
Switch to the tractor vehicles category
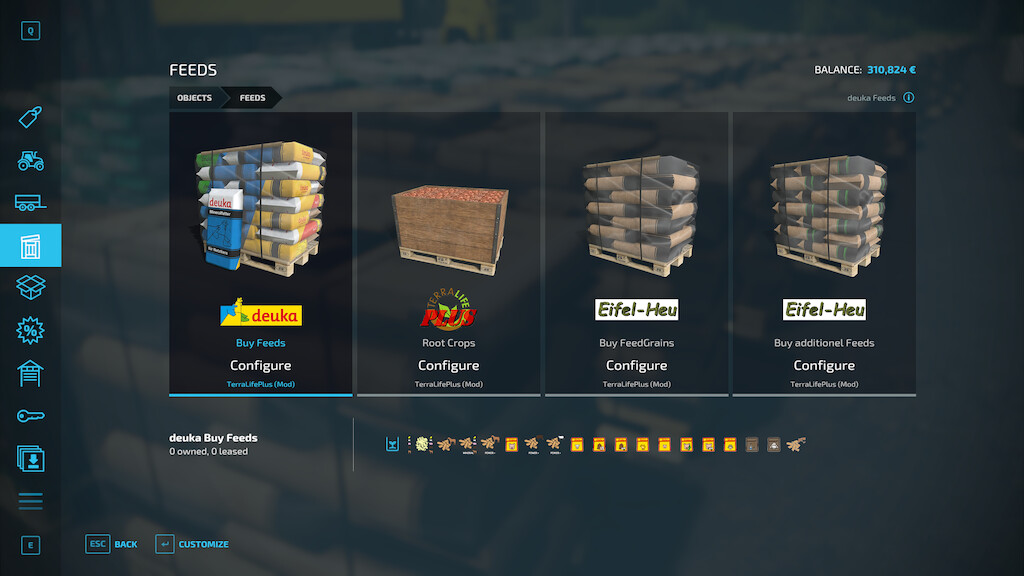point(30,160)
